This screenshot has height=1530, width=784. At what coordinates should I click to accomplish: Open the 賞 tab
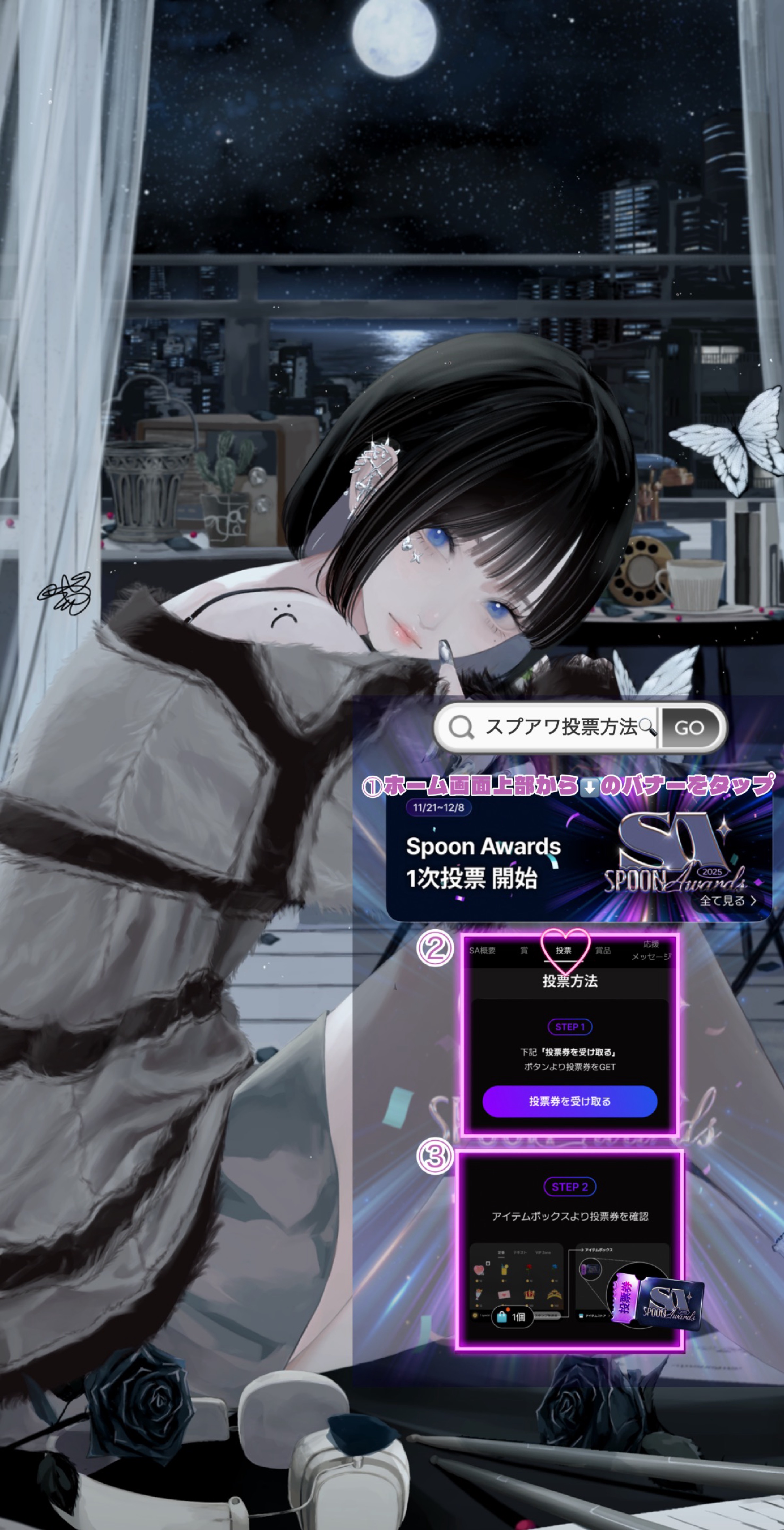click(524, 950)
